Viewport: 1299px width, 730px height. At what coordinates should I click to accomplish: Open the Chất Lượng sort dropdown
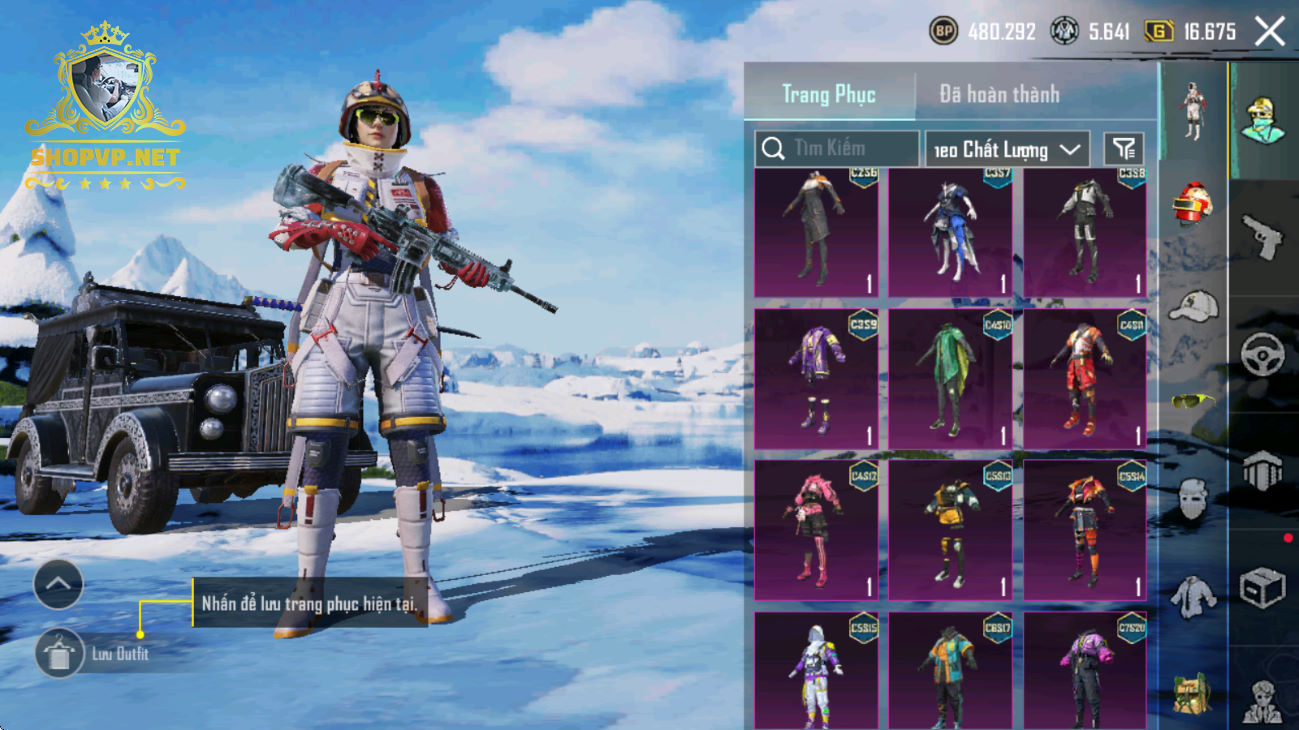point(1007,150)
